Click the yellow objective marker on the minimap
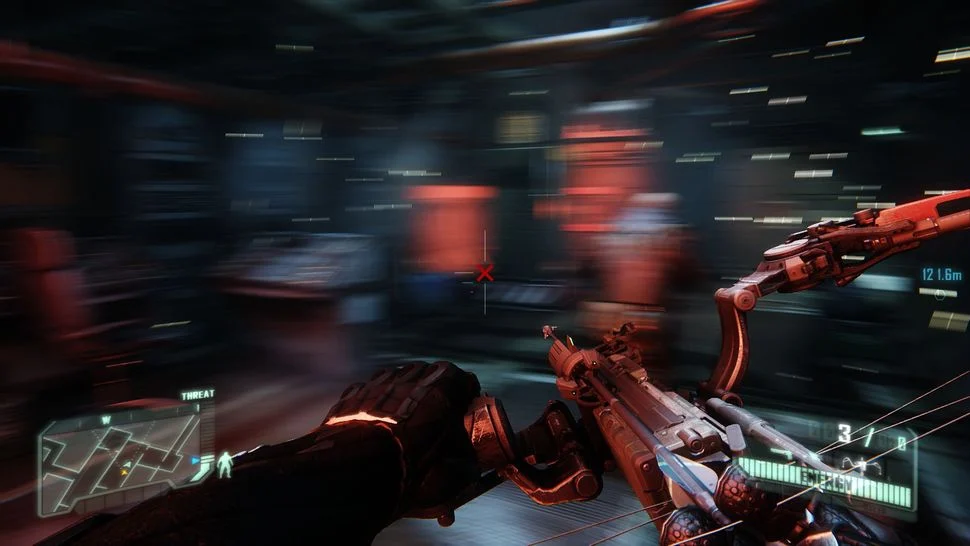 tap(124, 469)
